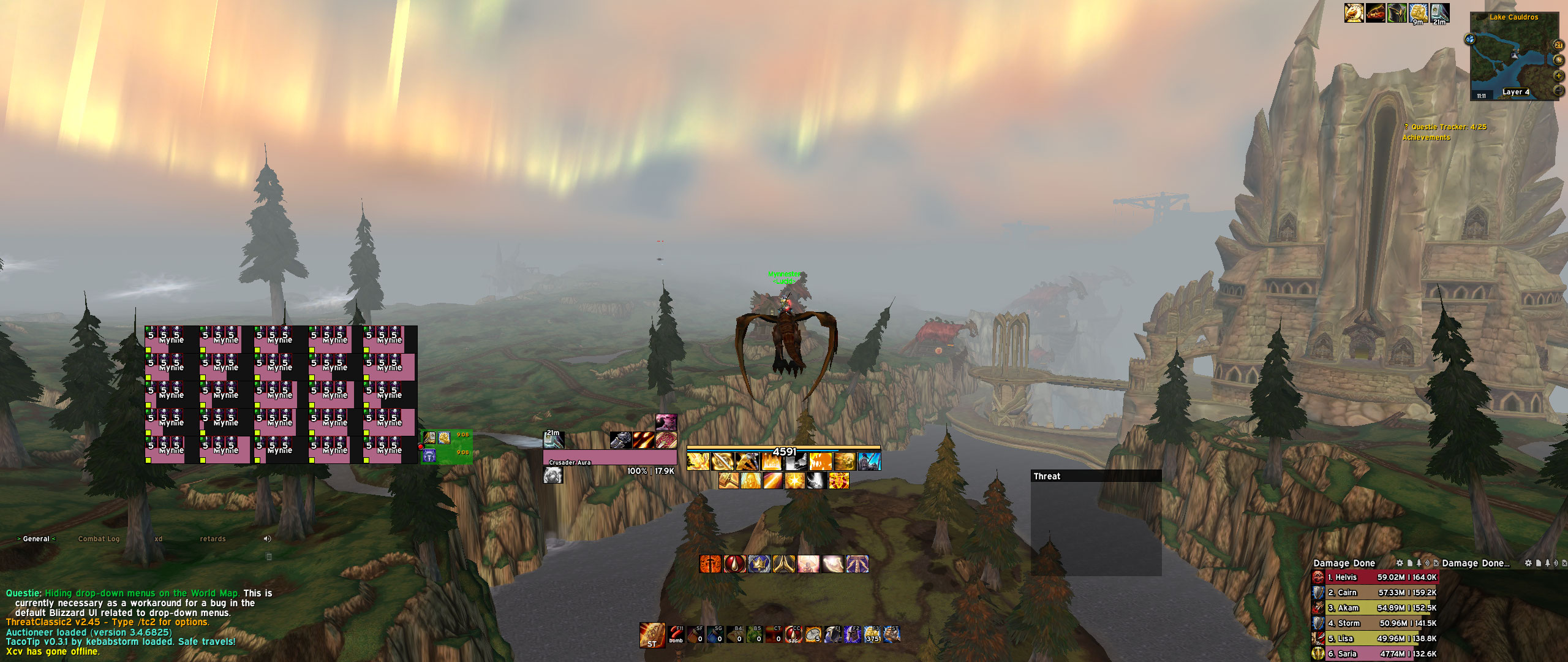Click the golden fist buff with 9m
The height and width of the screenshot is (662, 1568).
tap(1418, 13)
